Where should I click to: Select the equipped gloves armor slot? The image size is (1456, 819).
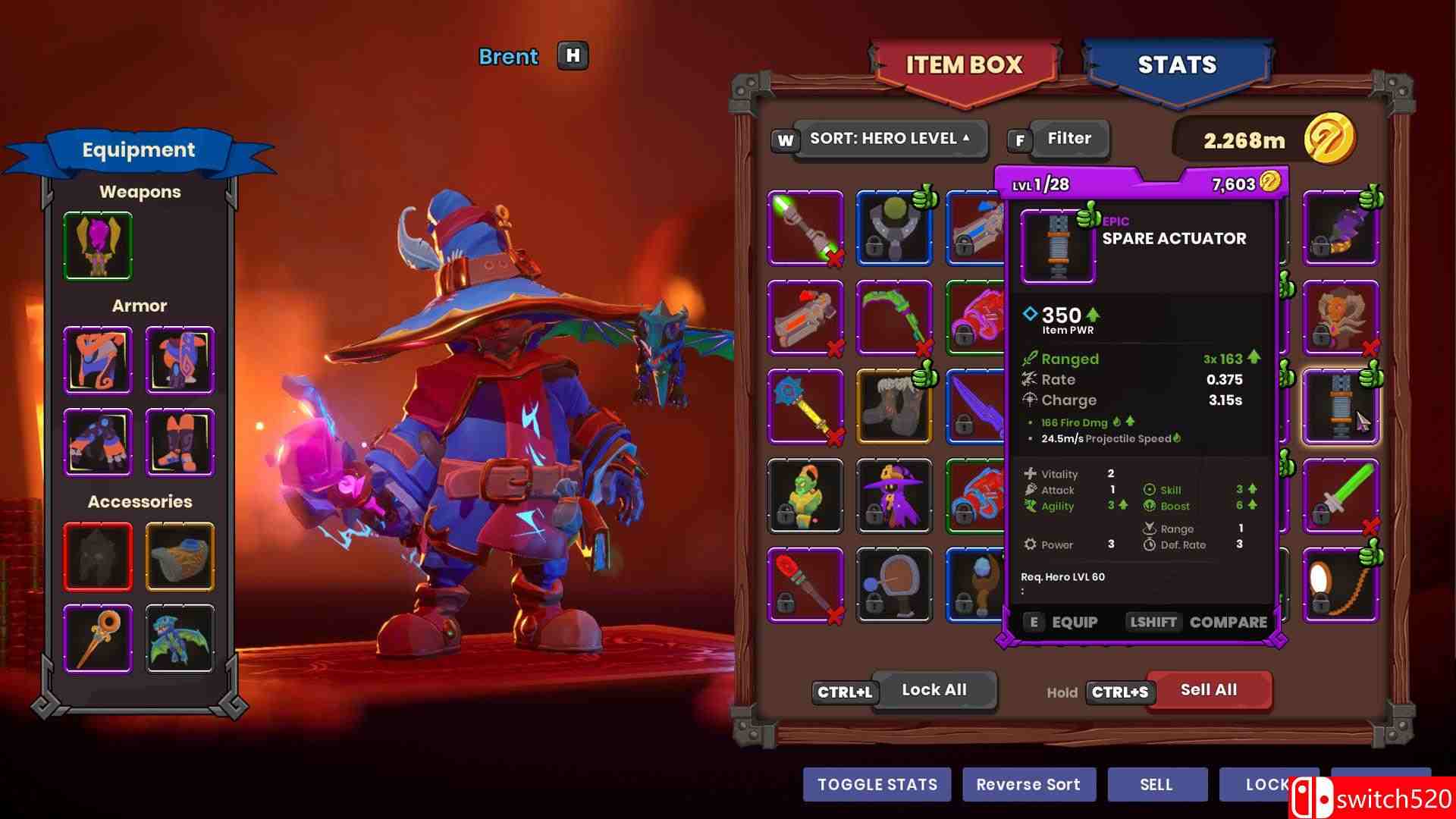coord(98,442)
